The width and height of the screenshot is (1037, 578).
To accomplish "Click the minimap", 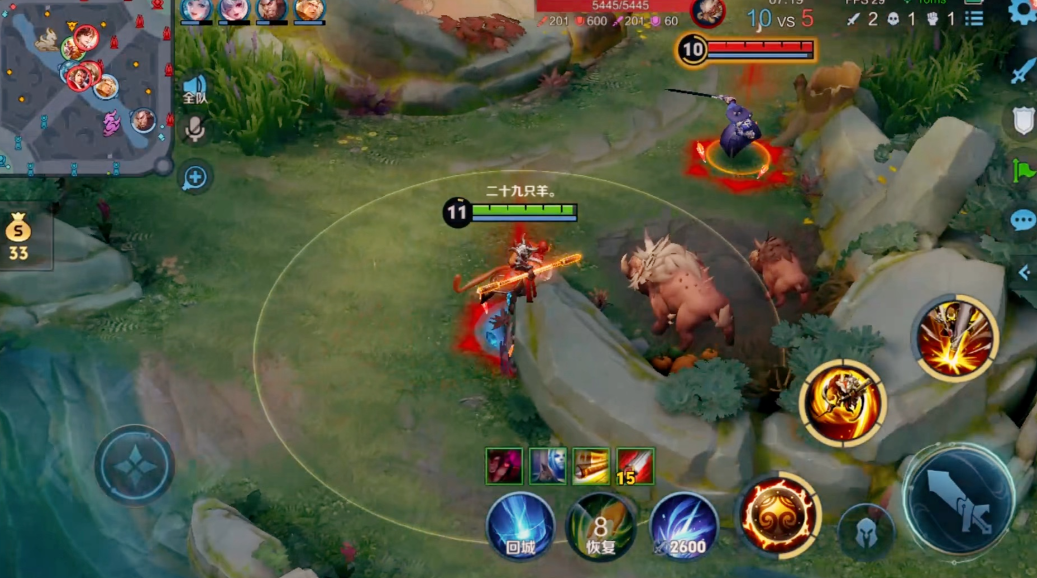I will point(86,87).
